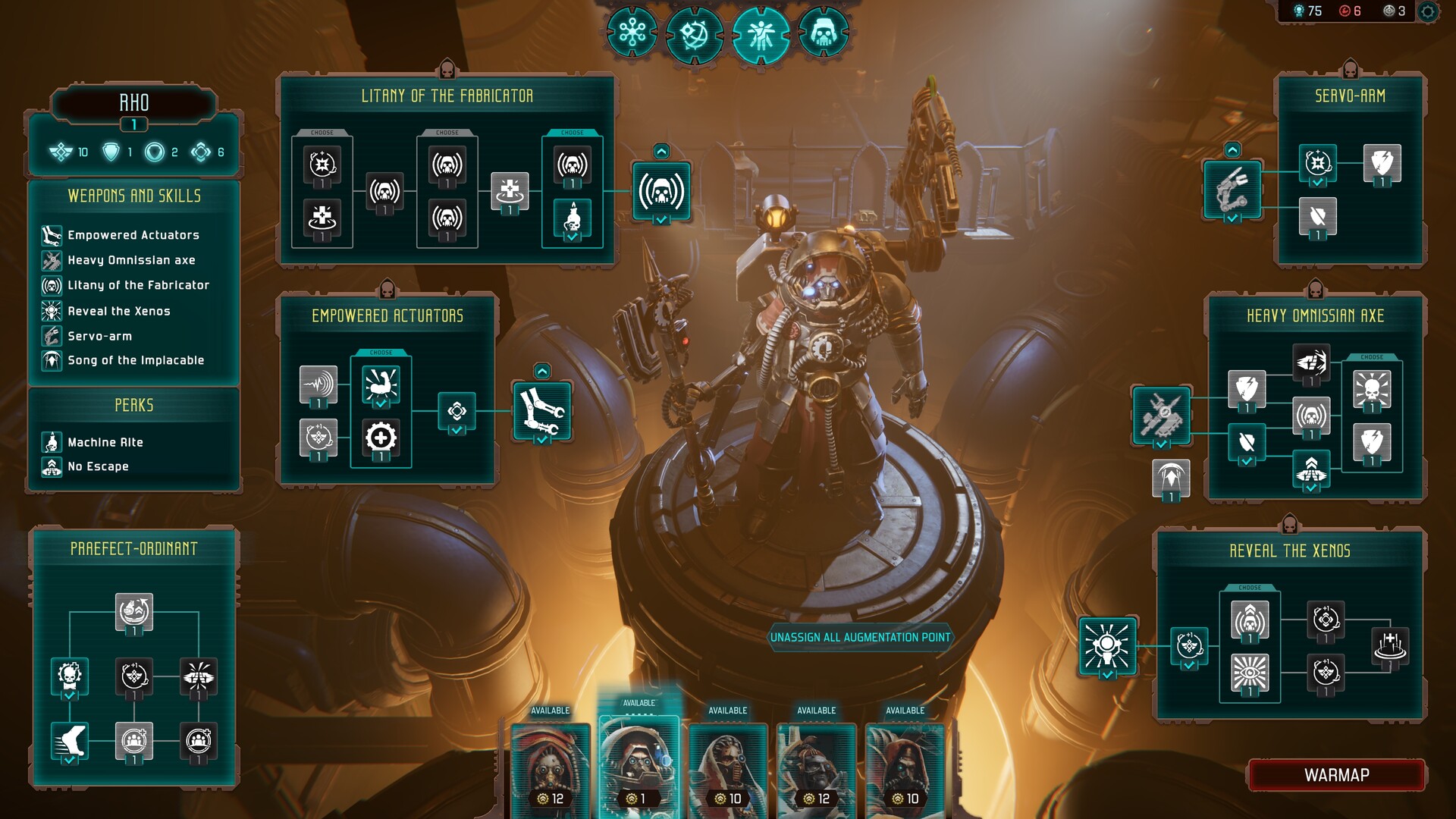Switch to the skull helmet top tab
This screenshot has height=819, width=1456.
click(823, 33)
